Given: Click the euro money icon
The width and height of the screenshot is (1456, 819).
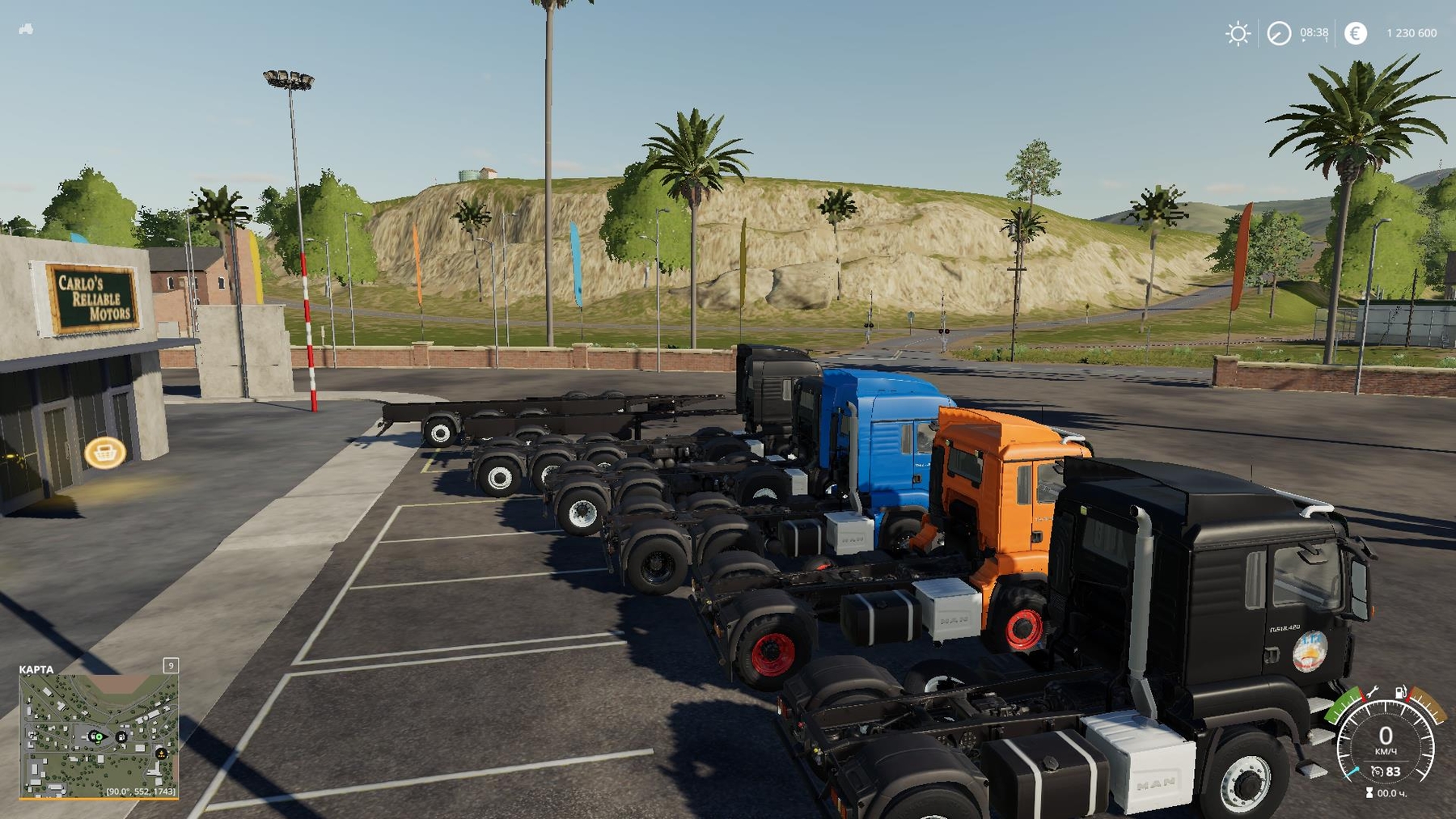Looking at the screenshot, I should tap(1356, 33).
